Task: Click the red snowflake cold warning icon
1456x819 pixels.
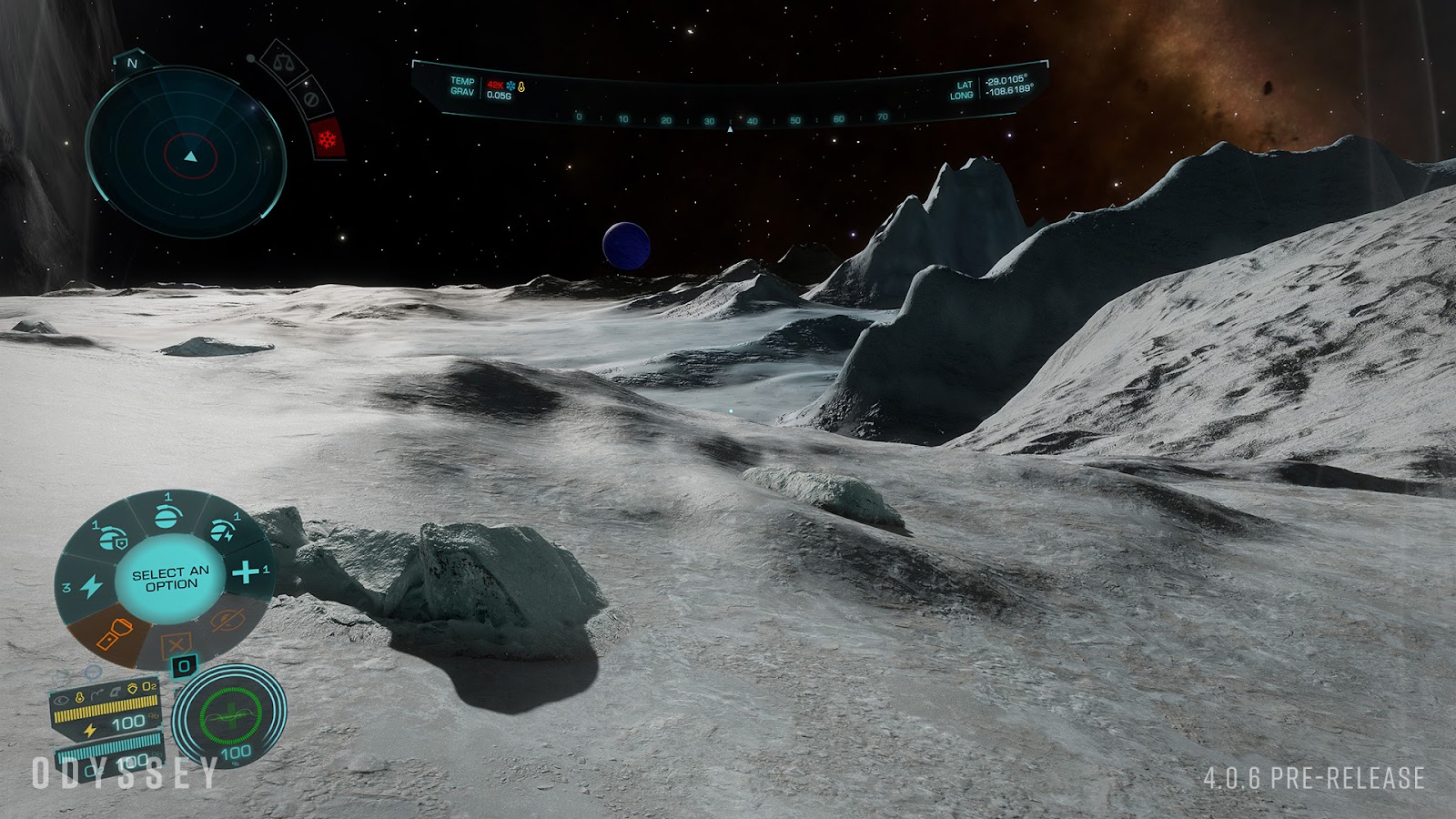Action: 326,139
